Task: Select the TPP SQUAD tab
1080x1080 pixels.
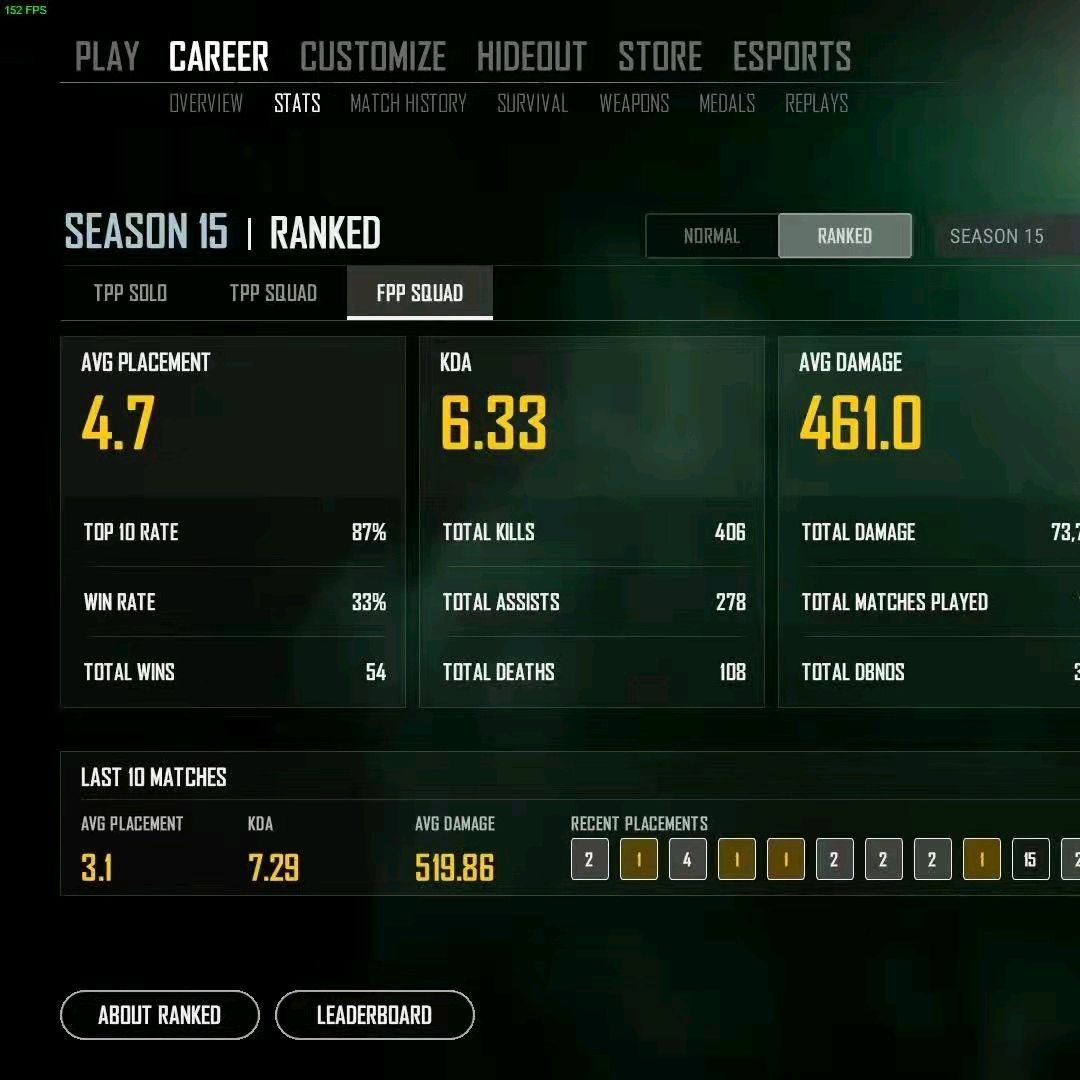Action: coord(273,293)
